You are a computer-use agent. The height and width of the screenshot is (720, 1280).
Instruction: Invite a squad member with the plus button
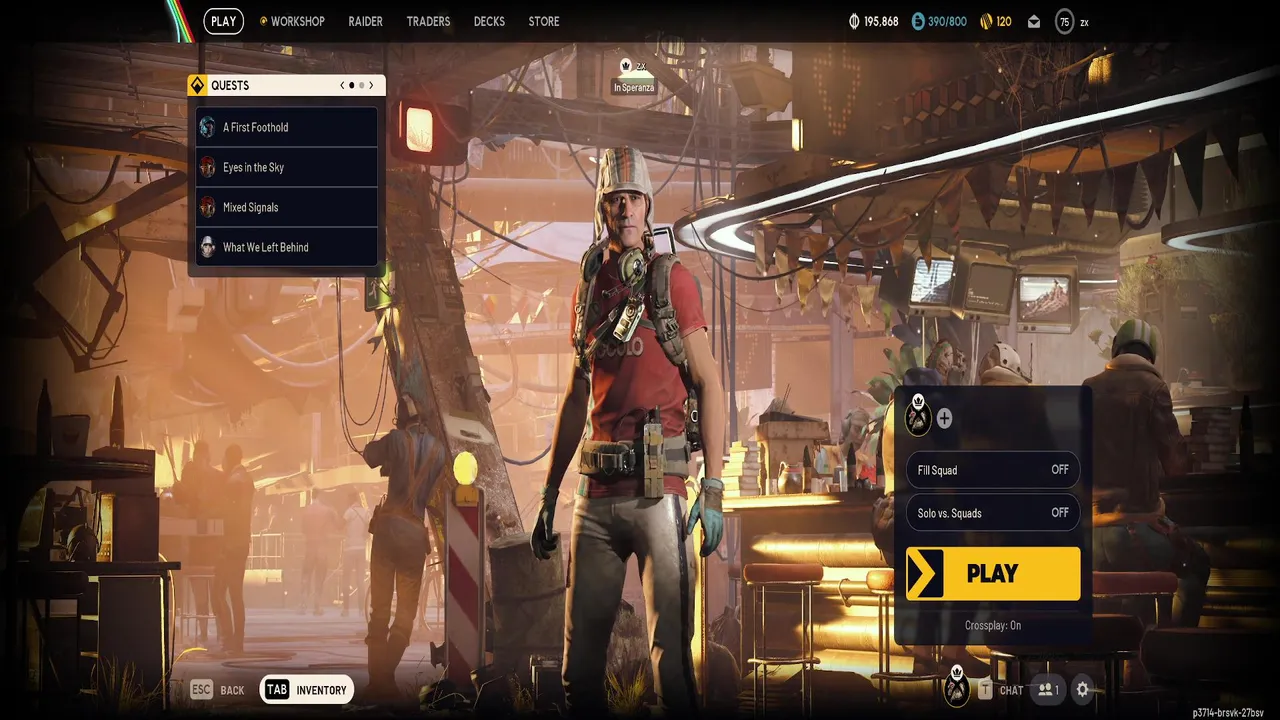(x=944, y=419)
